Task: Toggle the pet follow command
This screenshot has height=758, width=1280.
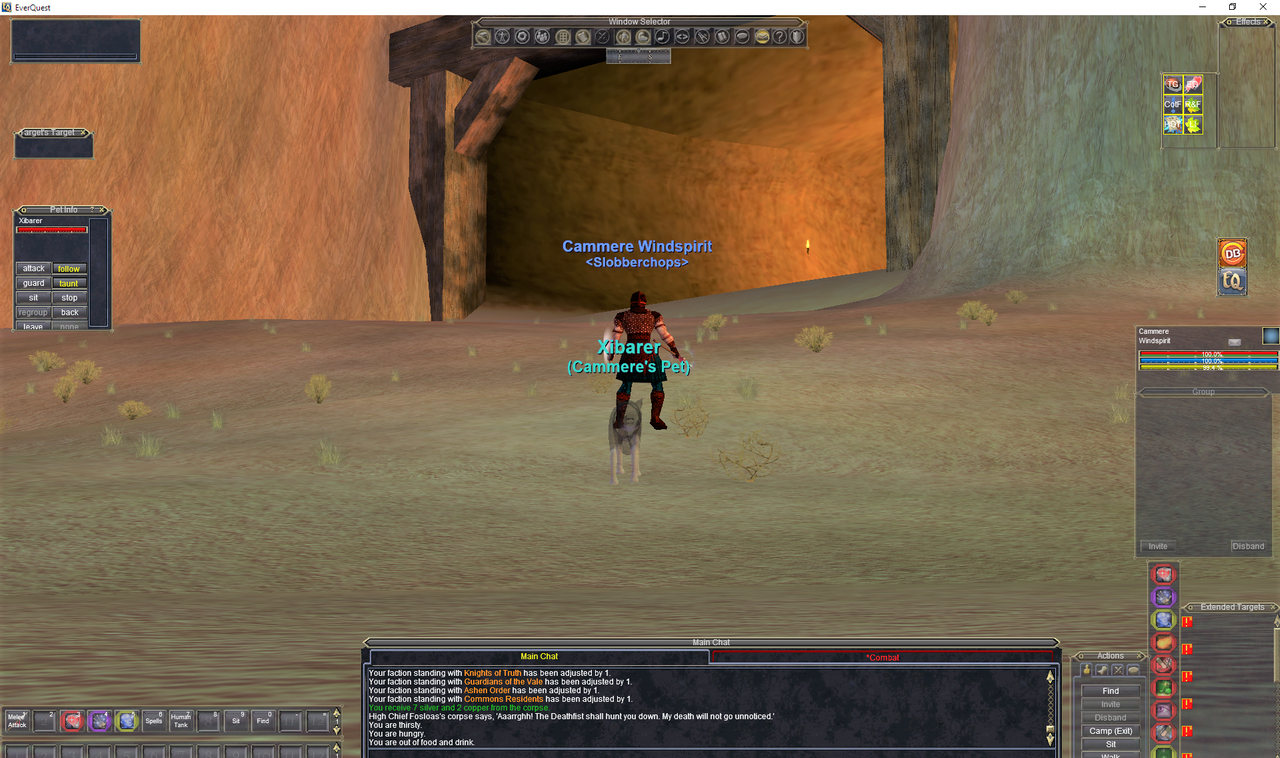Action: pyautogui.click(x=69, y=269)
